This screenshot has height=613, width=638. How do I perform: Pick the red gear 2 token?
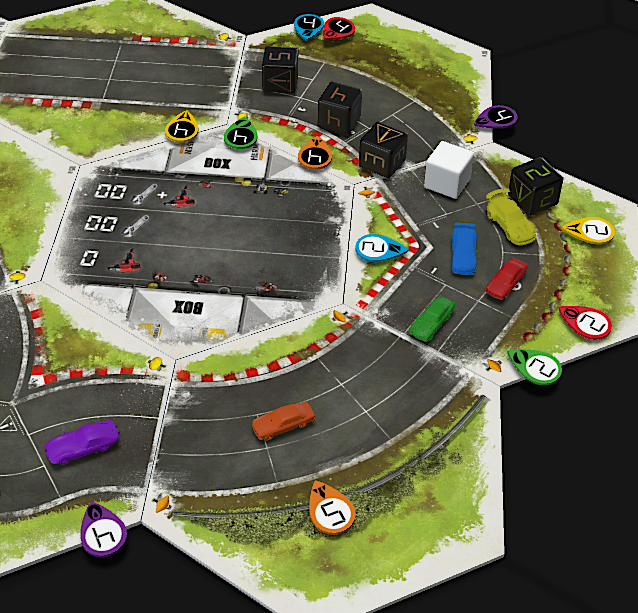(591, 324)
